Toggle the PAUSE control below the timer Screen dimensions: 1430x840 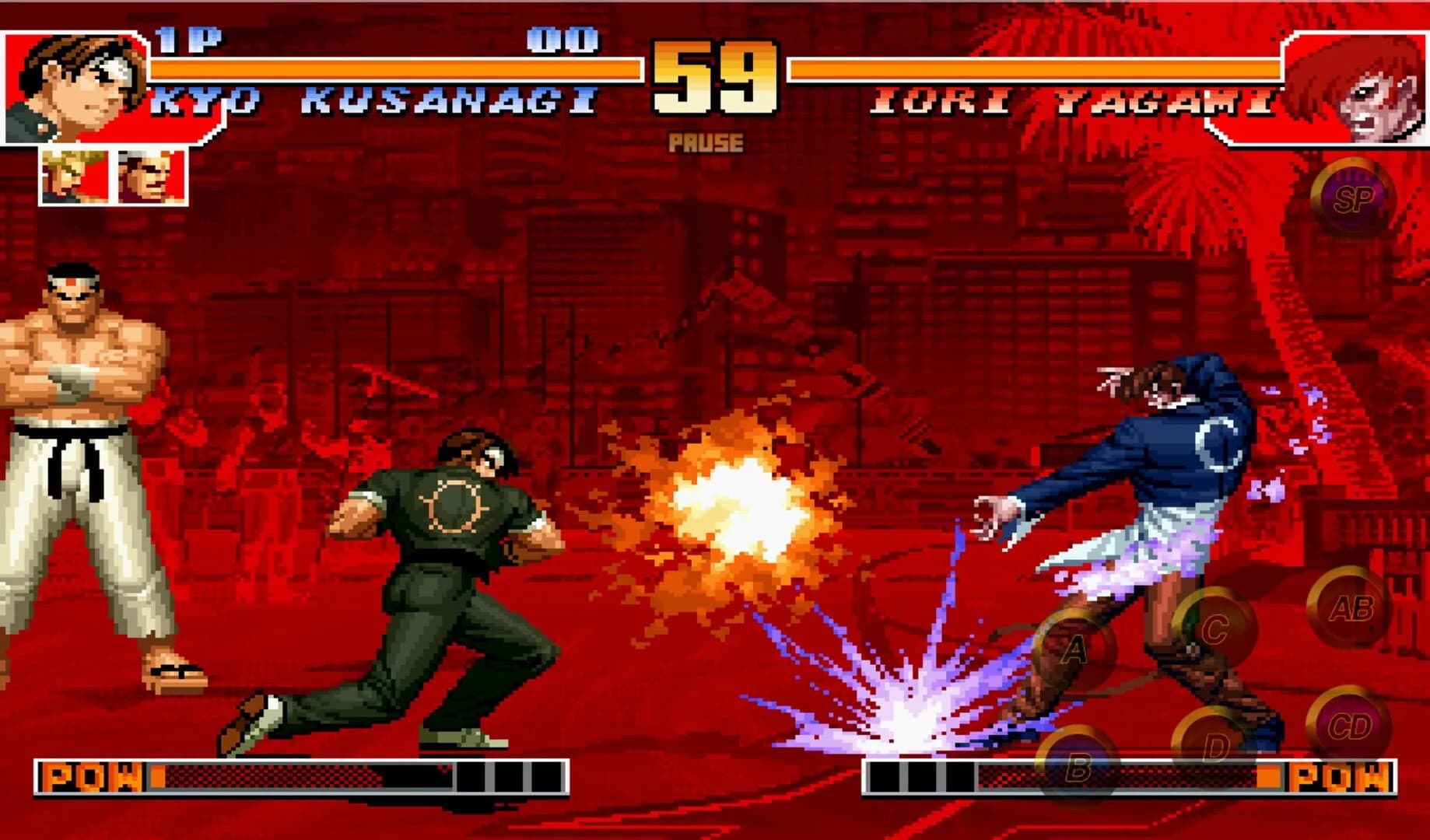tap(706, 142)
